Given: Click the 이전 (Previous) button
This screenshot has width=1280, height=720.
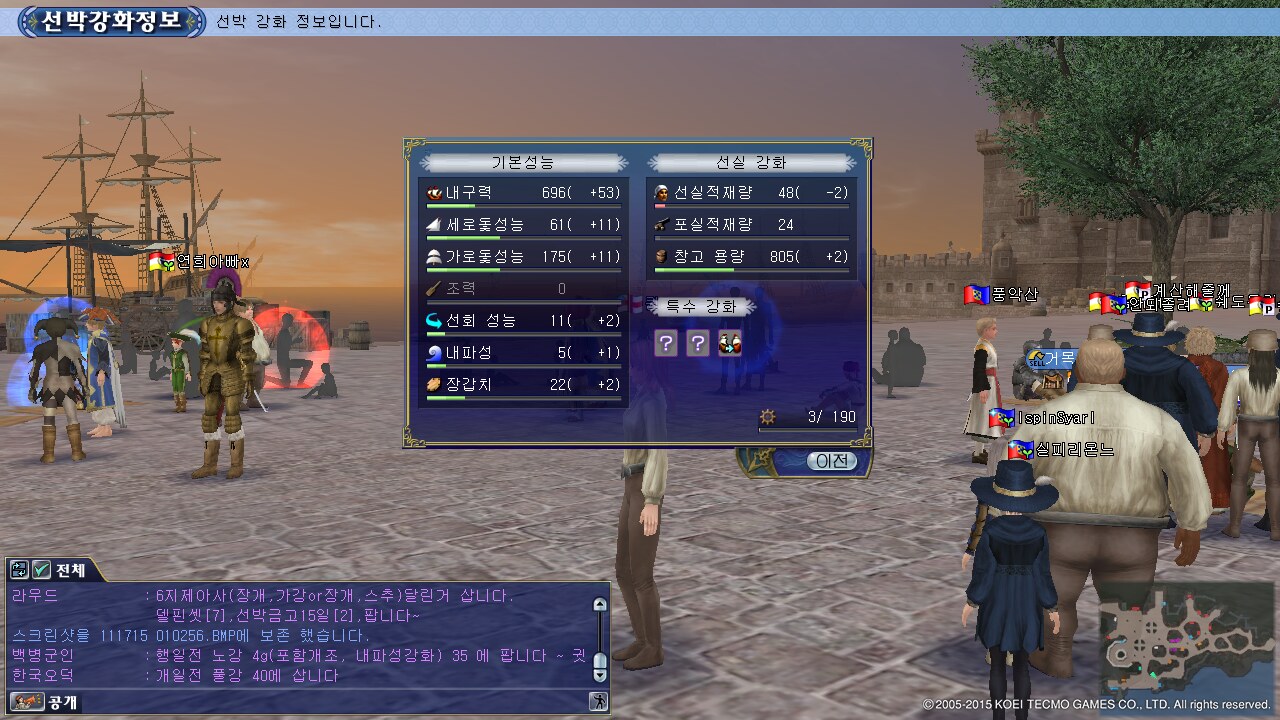Looking at the screenshot, I should point(832,461).
